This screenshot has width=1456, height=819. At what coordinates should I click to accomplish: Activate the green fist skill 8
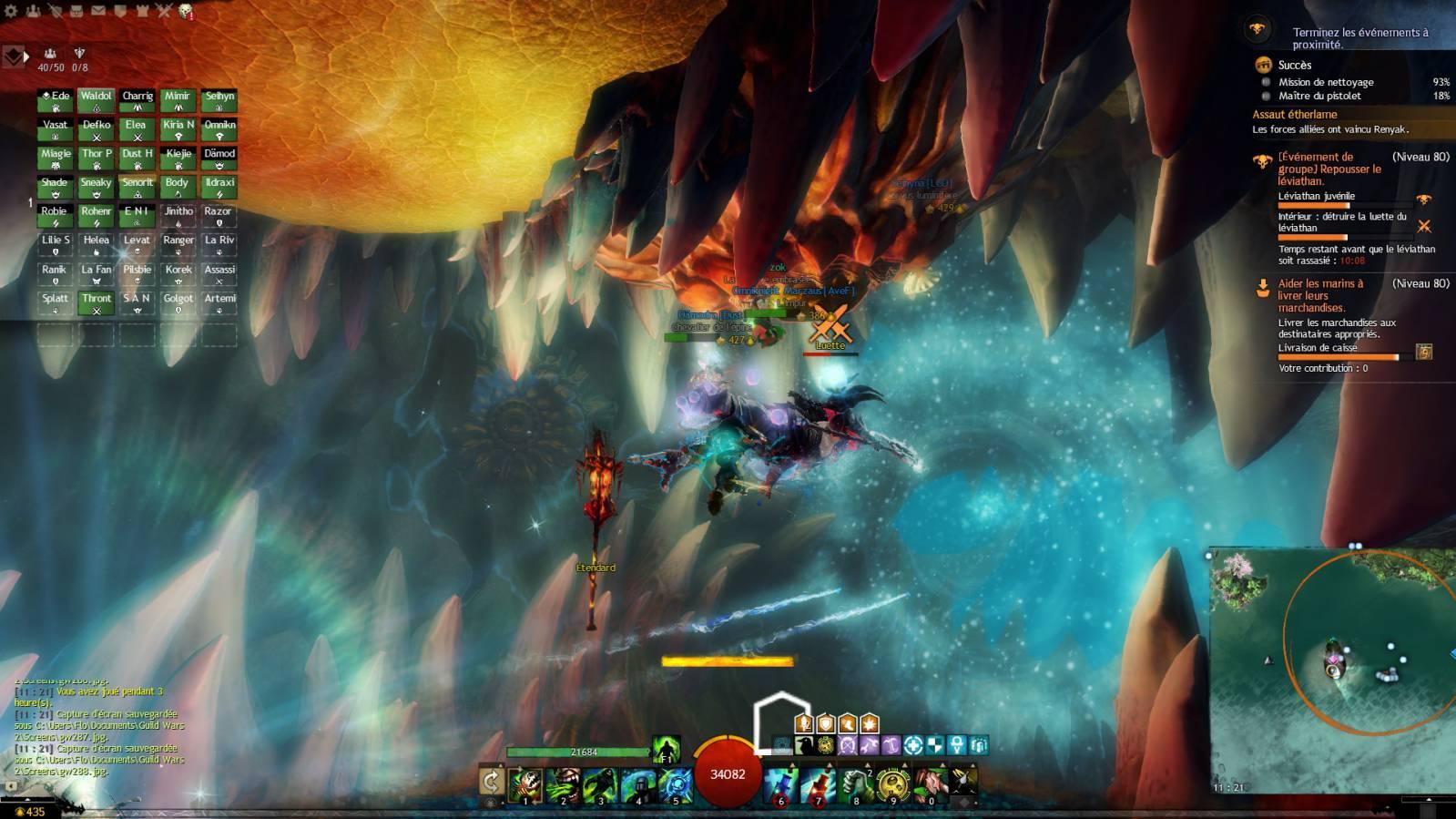click(855, 783)
